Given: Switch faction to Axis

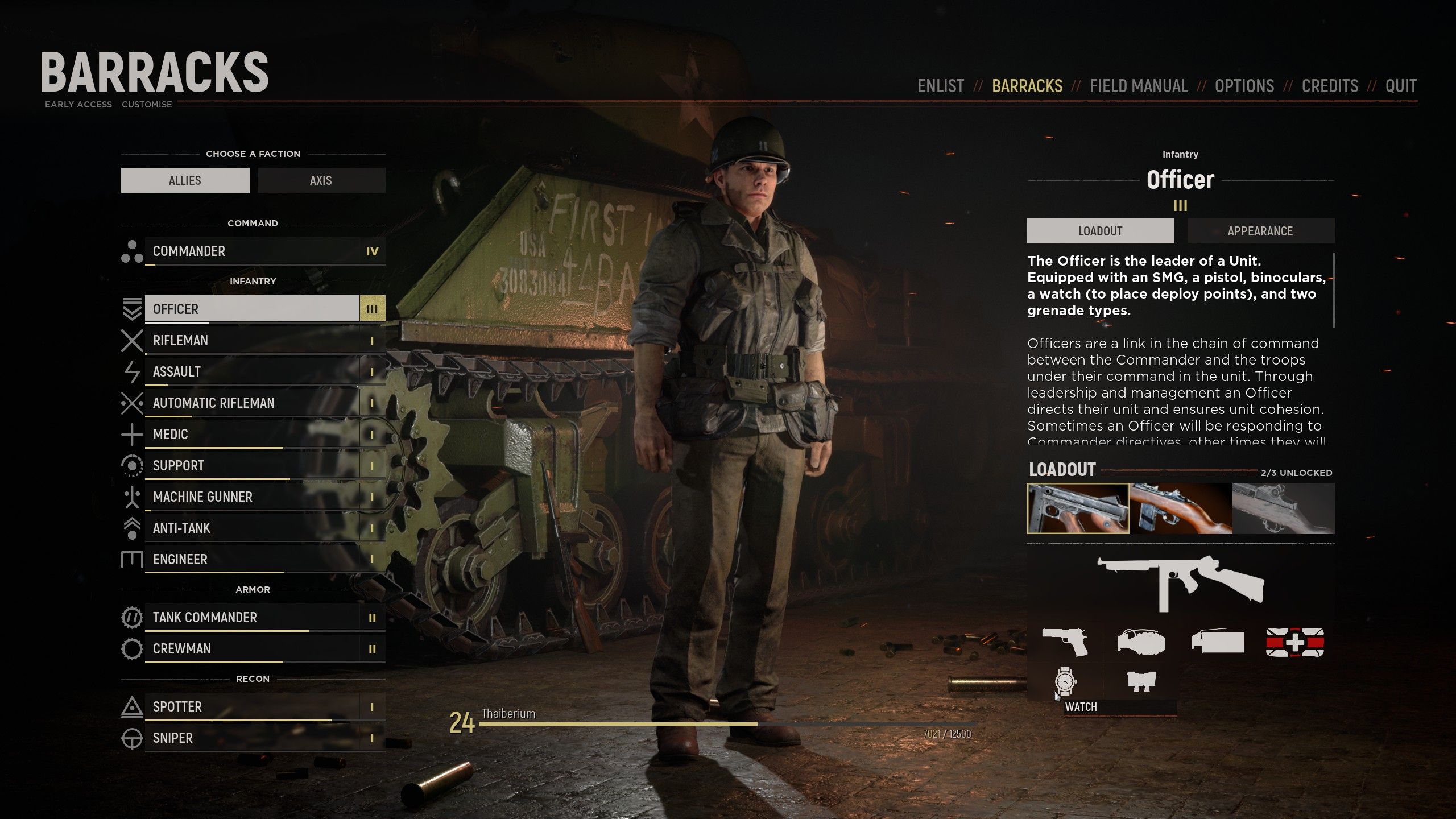Looking at the screenshot, I should (x=321, y=180).
